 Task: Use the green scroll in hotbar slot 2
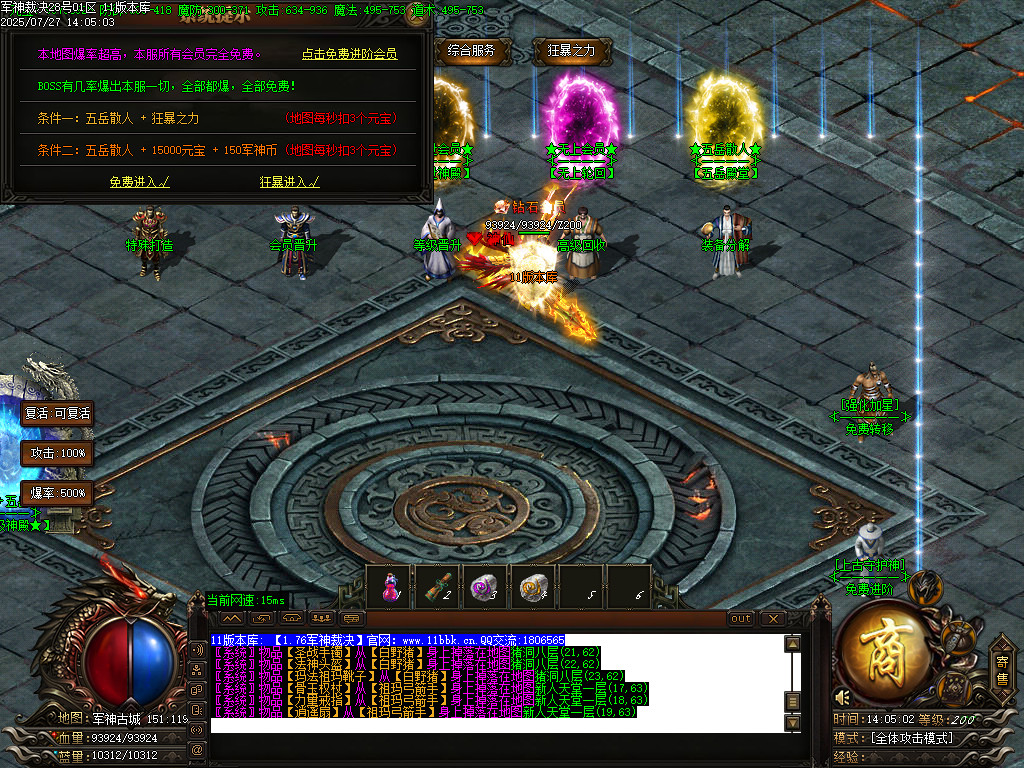(438, 587)
